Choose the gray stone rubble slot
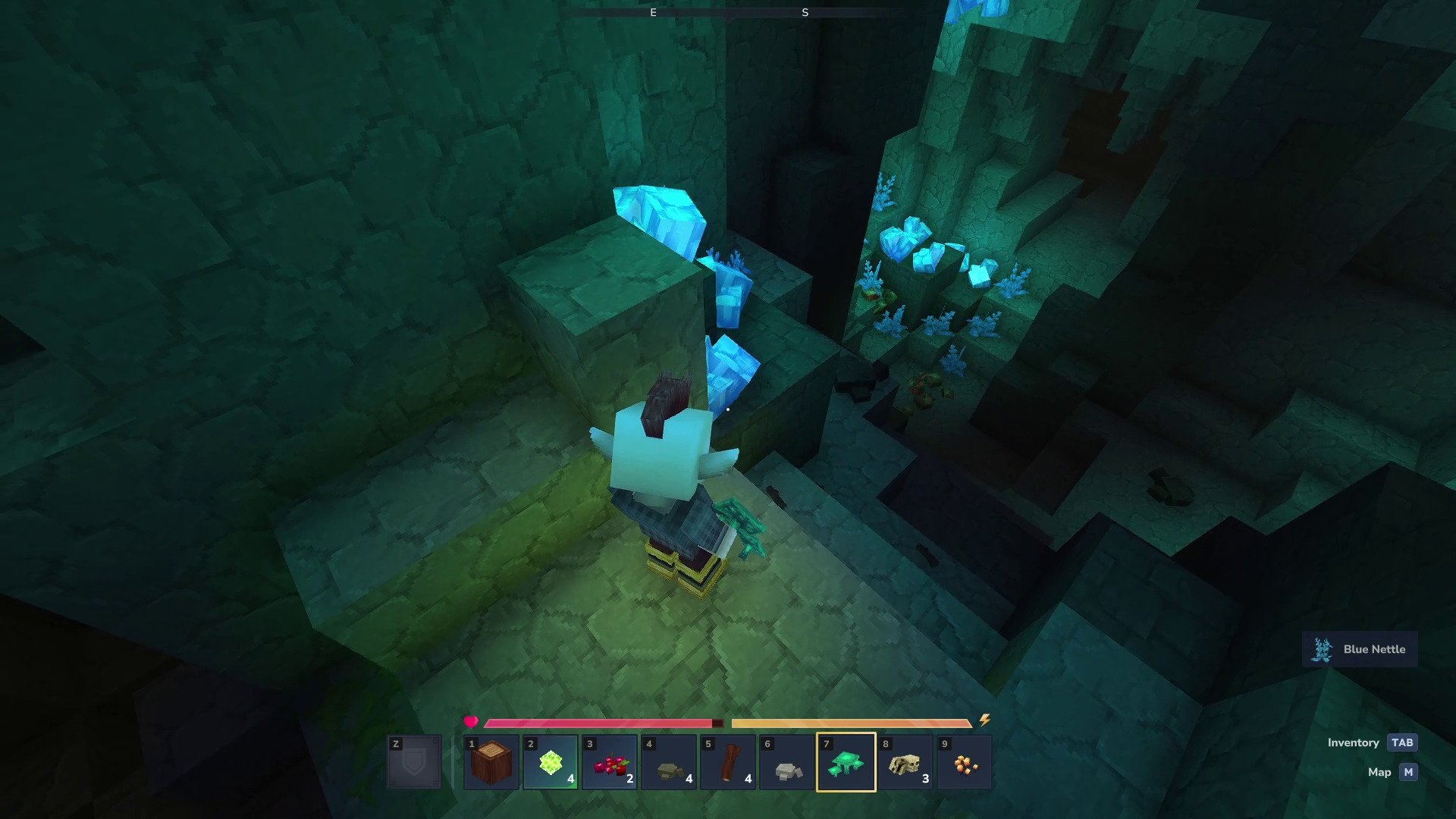Image resolution: width=1456 pixels, height=819 pixels. point(787,762)
